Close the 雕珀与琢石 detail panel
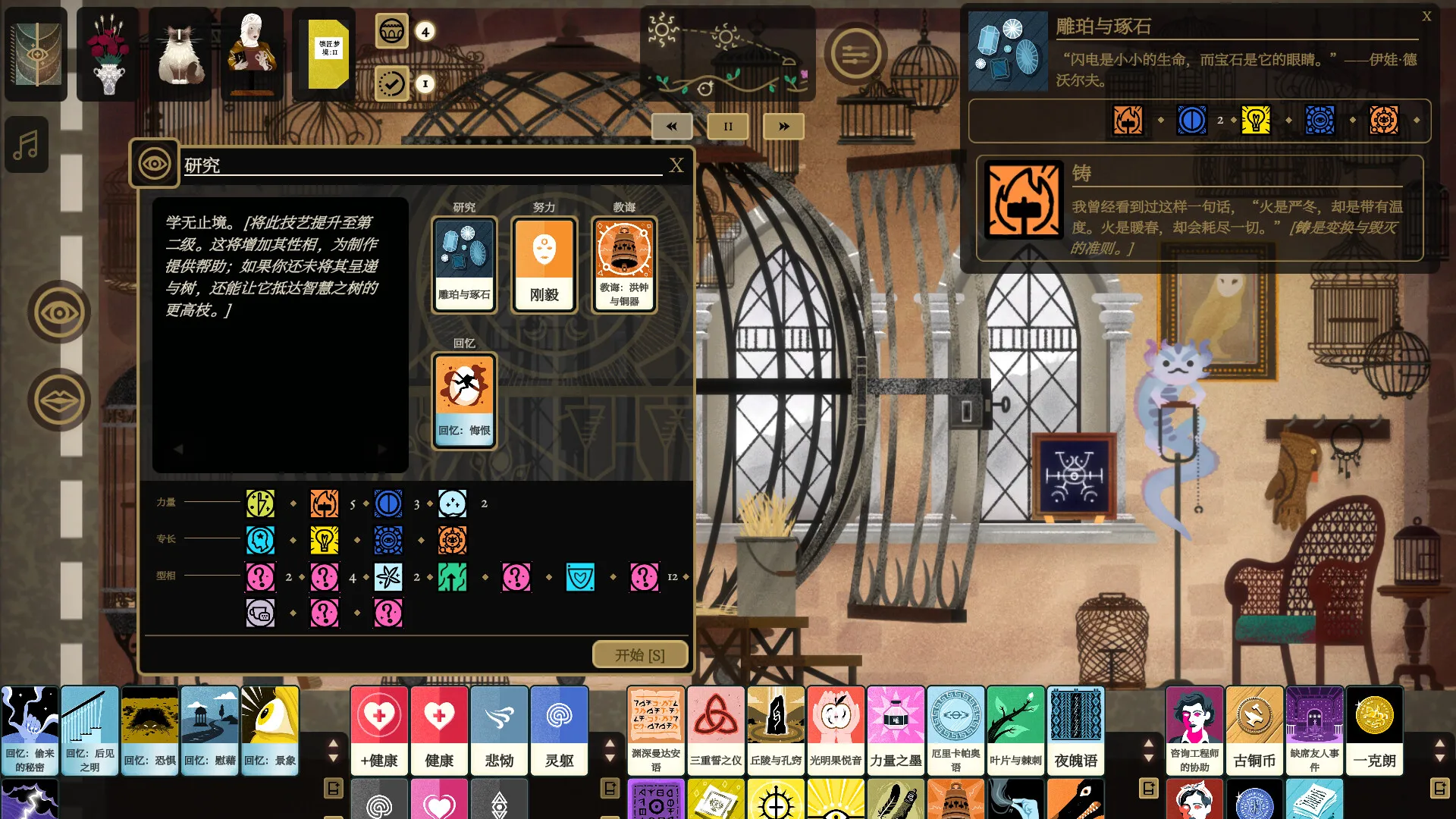 (x=1426, y=16)
